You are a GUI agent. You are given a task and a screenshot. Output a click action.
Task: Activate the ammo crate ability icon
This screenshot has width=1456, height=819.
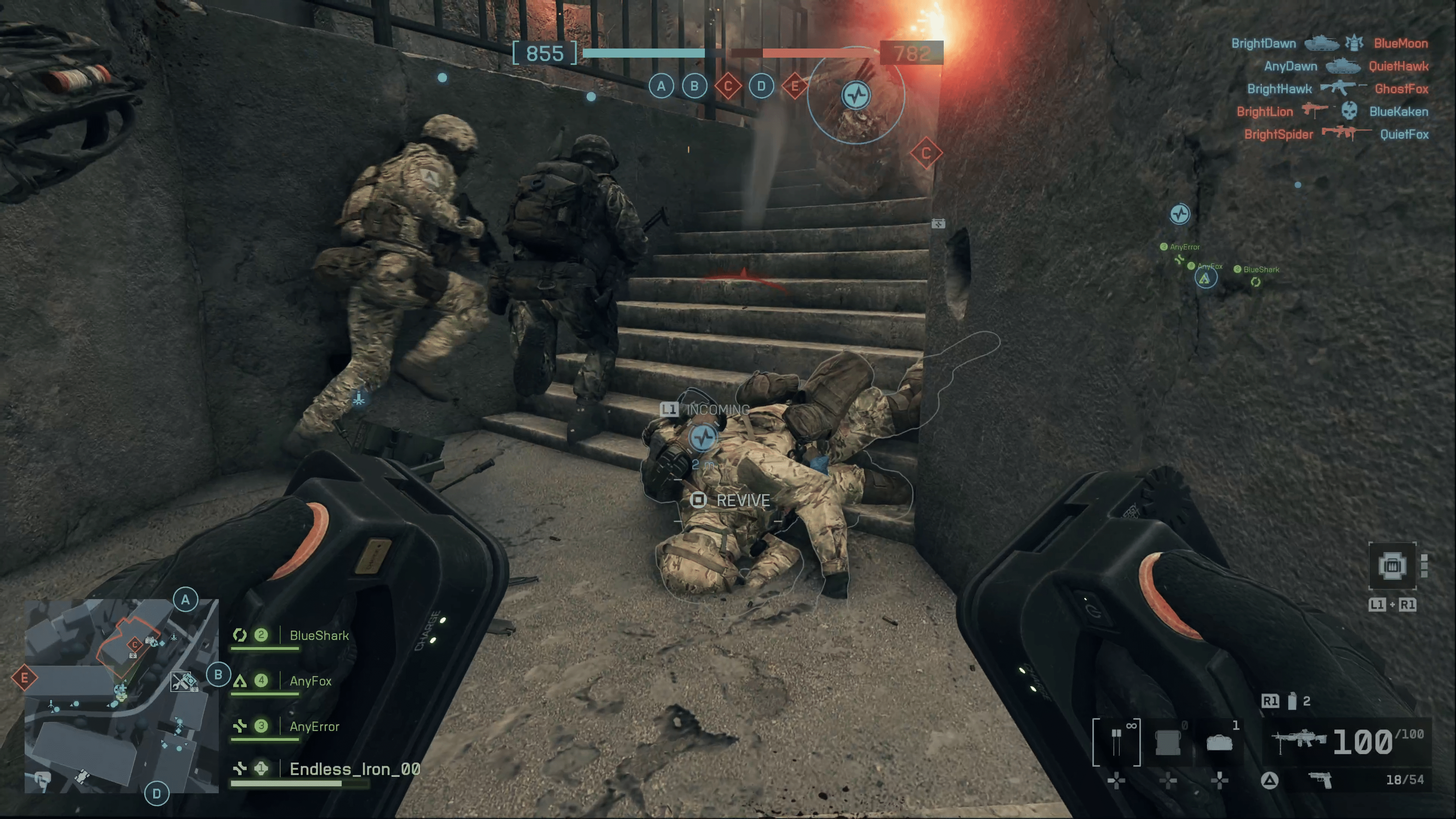click(x=1392, y=565)
